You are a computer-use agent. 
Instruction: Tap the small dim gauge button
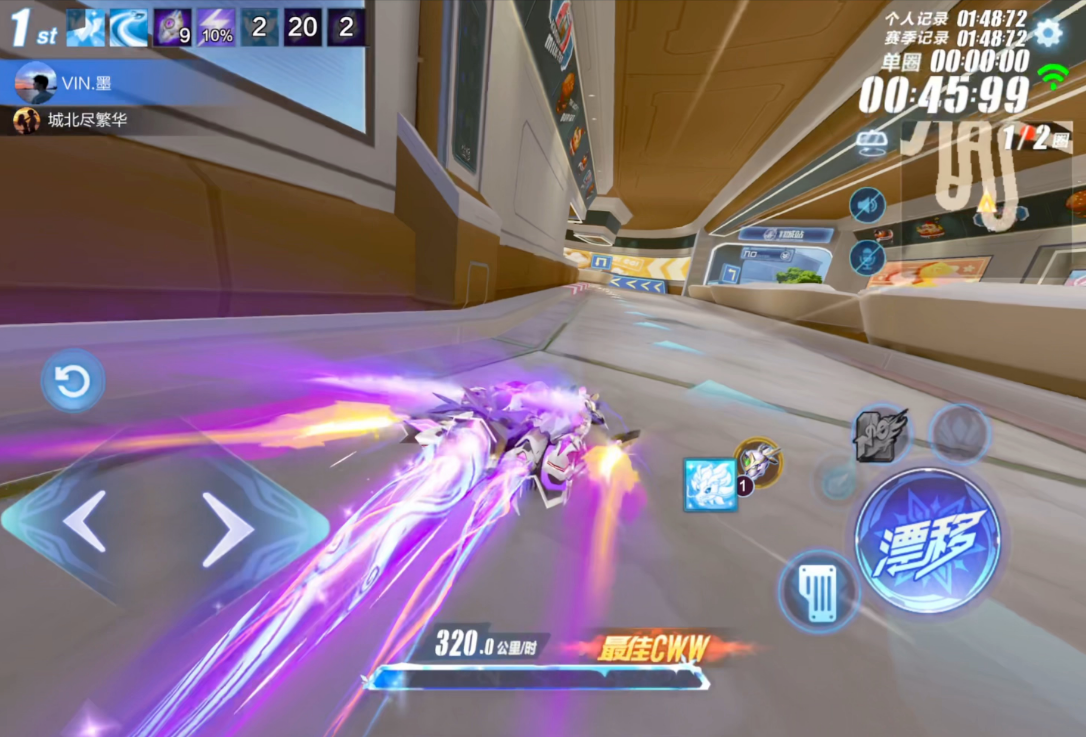pos(836,479)
